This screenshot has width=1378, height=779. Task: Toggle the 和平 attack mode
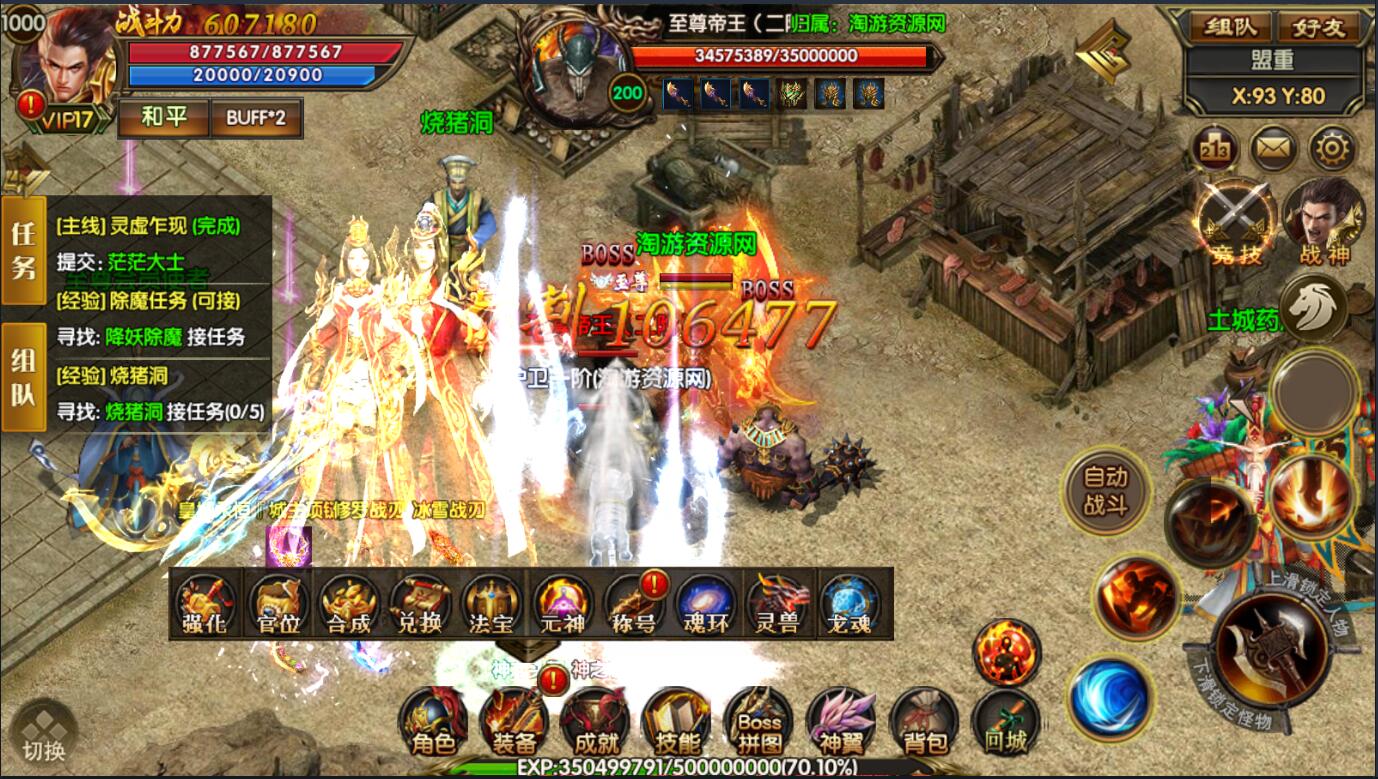[163, 117]
